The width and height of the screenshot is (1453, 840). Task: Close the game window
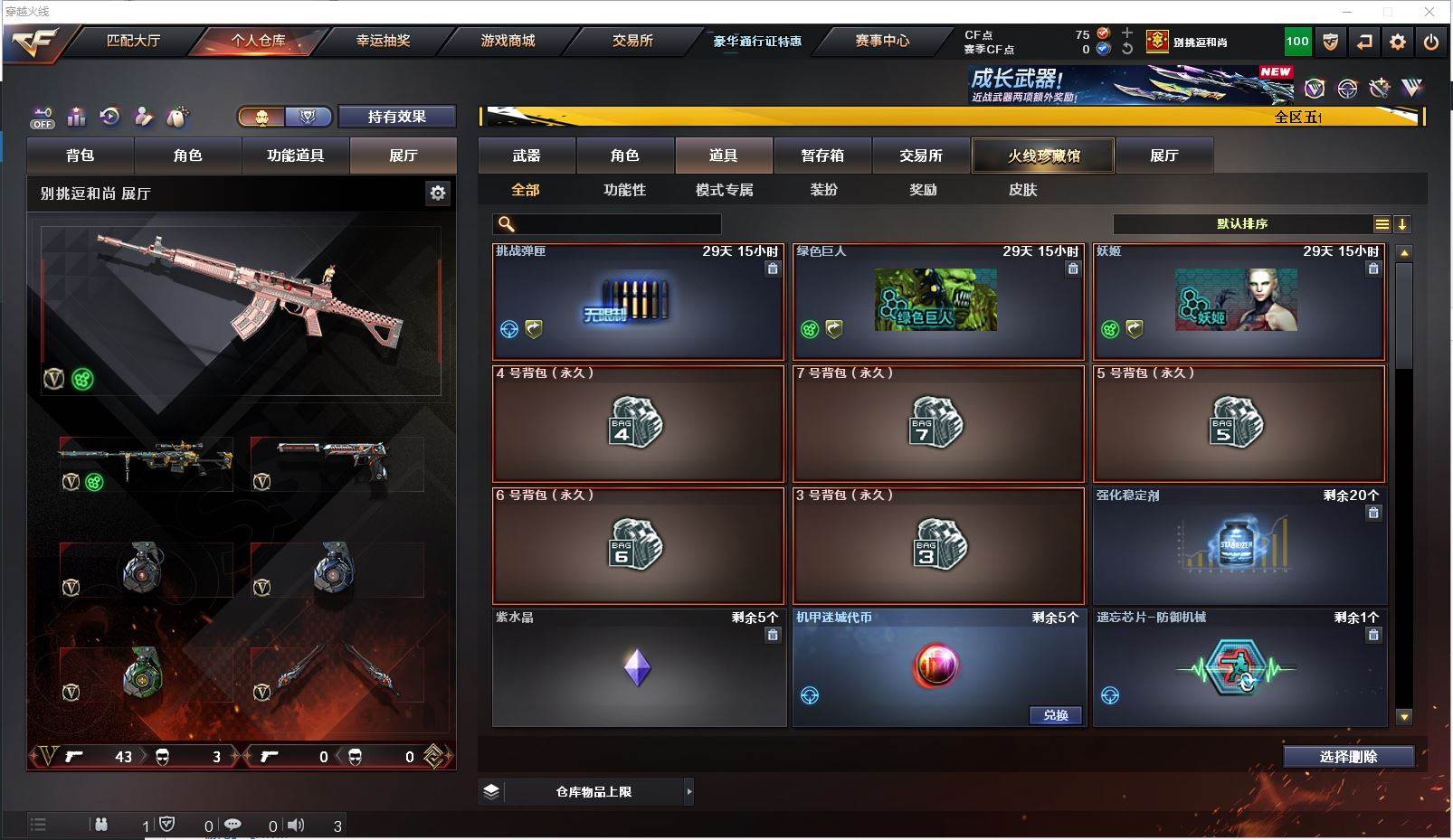click(1429, 12)
